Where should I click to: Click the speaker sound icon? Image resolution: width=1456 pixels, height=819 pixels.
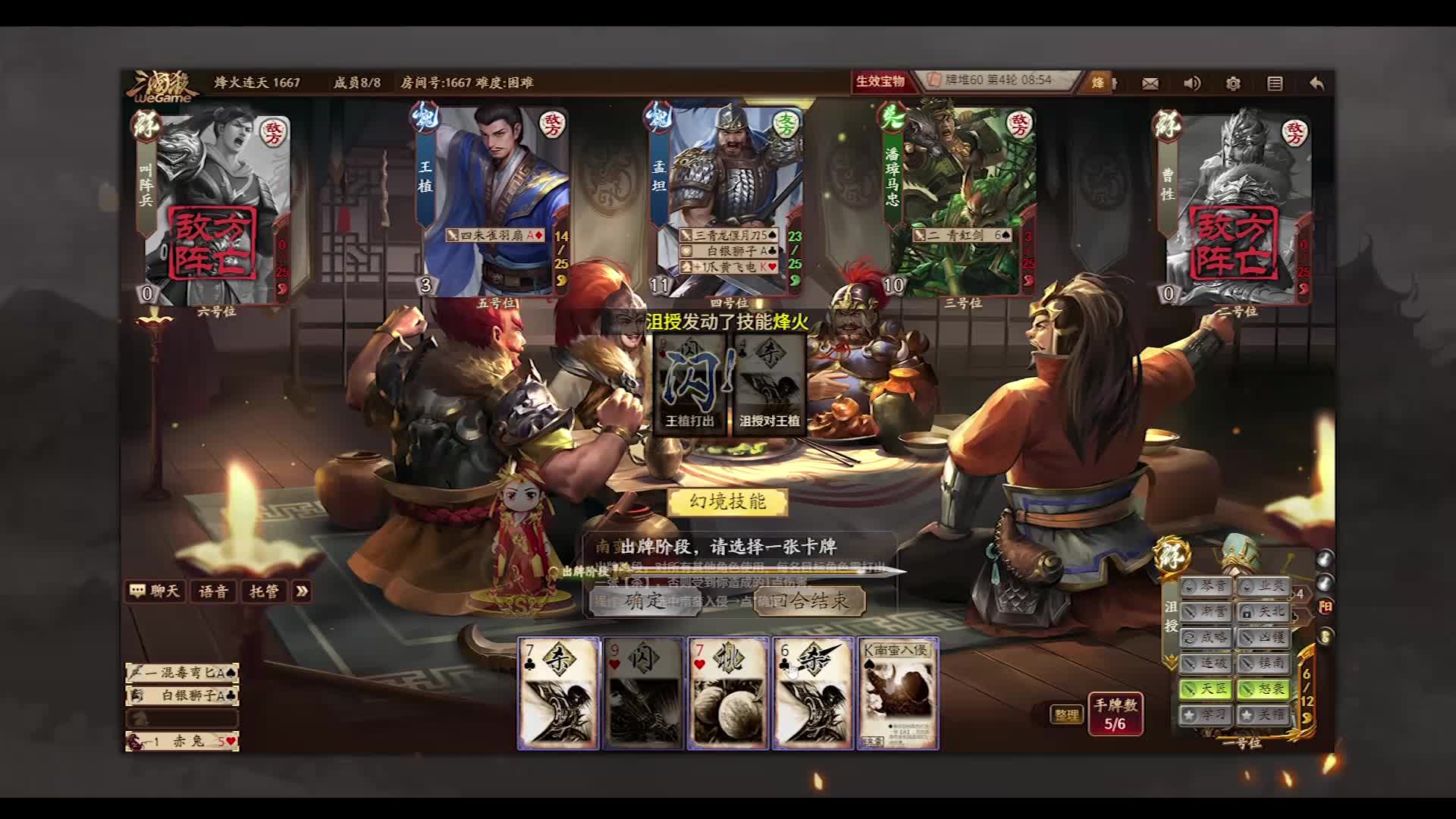pos(1192,83)
